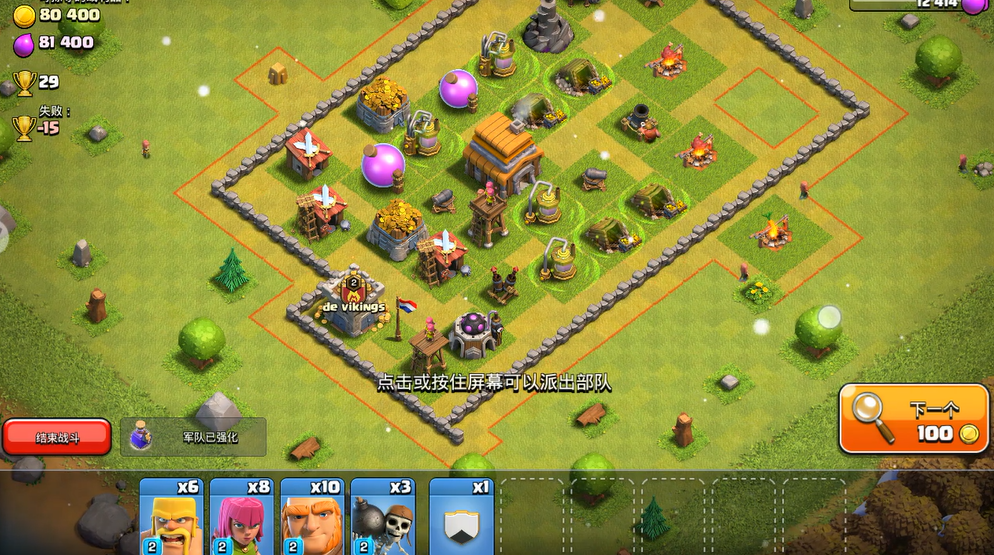
Task: Choose the Archer troop card
Action: (241, 518)
